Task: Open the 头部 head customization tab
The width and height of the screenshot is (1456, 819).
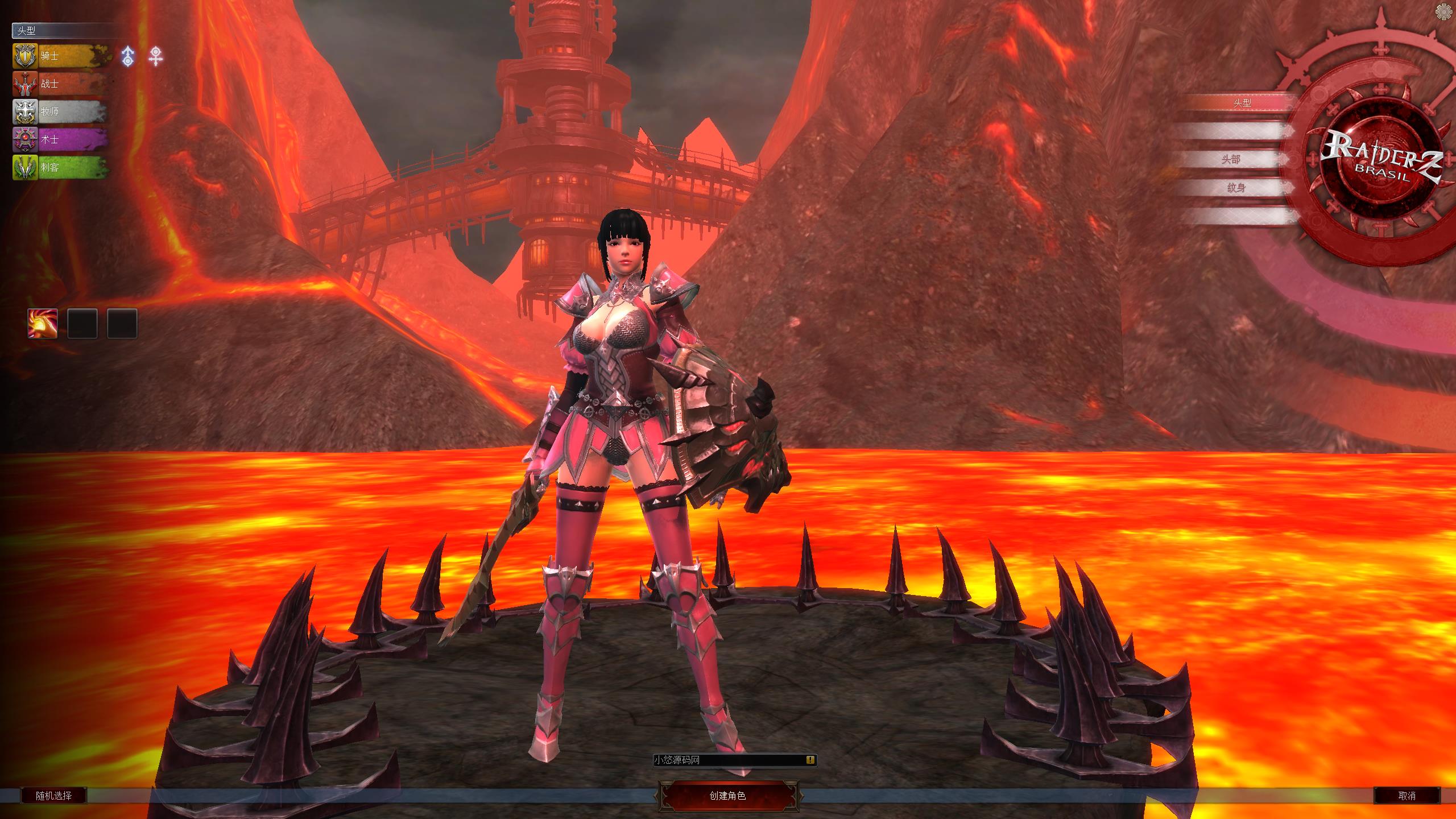Action: [x=1231, y=159]
